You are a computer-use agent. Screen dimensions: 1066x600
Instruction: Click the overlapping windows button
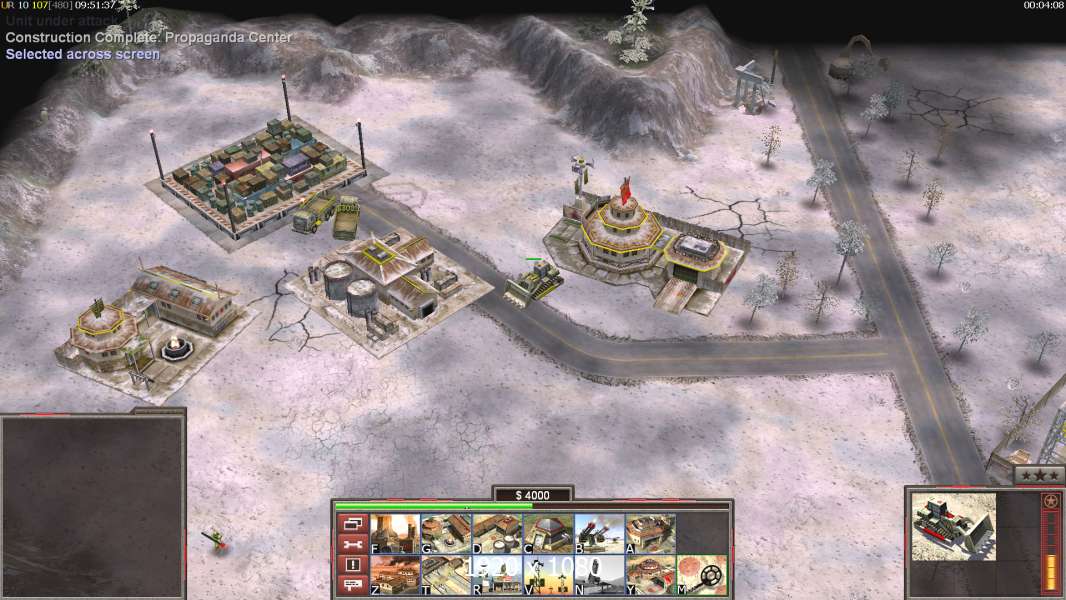coord(352,523)
